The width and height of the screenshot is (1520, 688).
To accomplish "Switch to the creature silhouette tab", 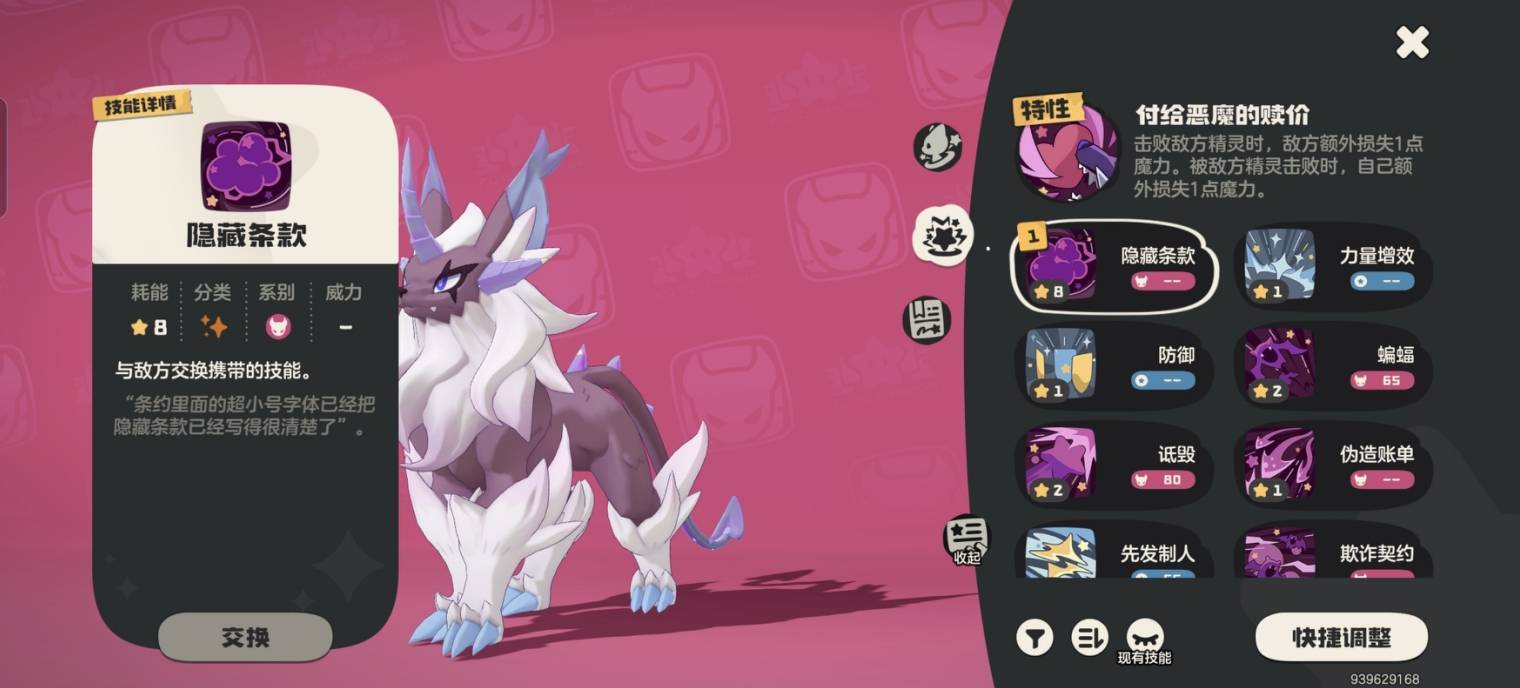I will point(937,146).
